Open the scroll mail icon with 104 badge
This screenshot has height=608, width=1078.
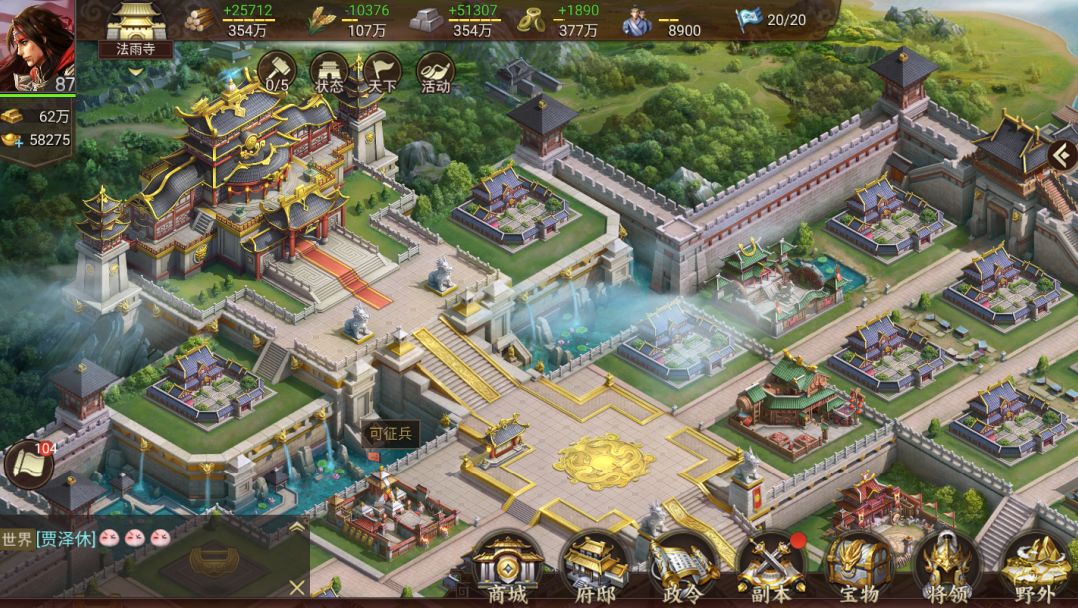point(28,465)
